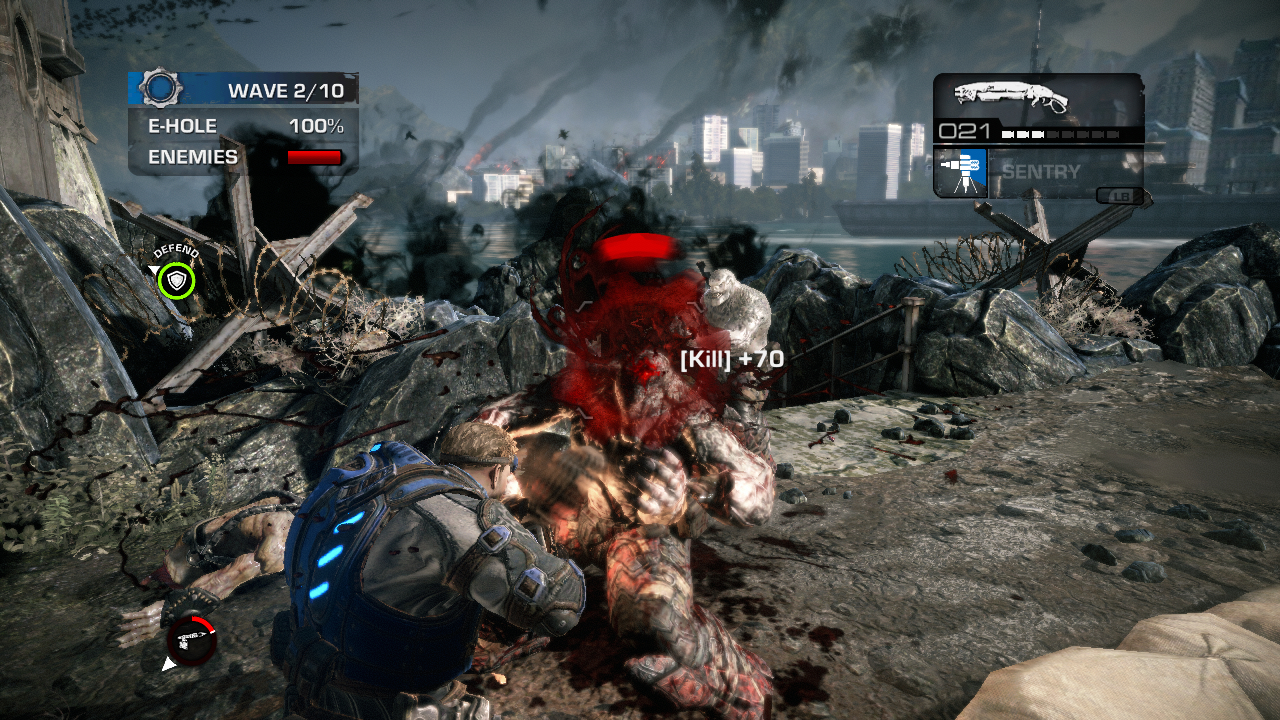1280x720 pixels.
Task: Select the circular weapon indicator icon
Action: click(191, 640)
